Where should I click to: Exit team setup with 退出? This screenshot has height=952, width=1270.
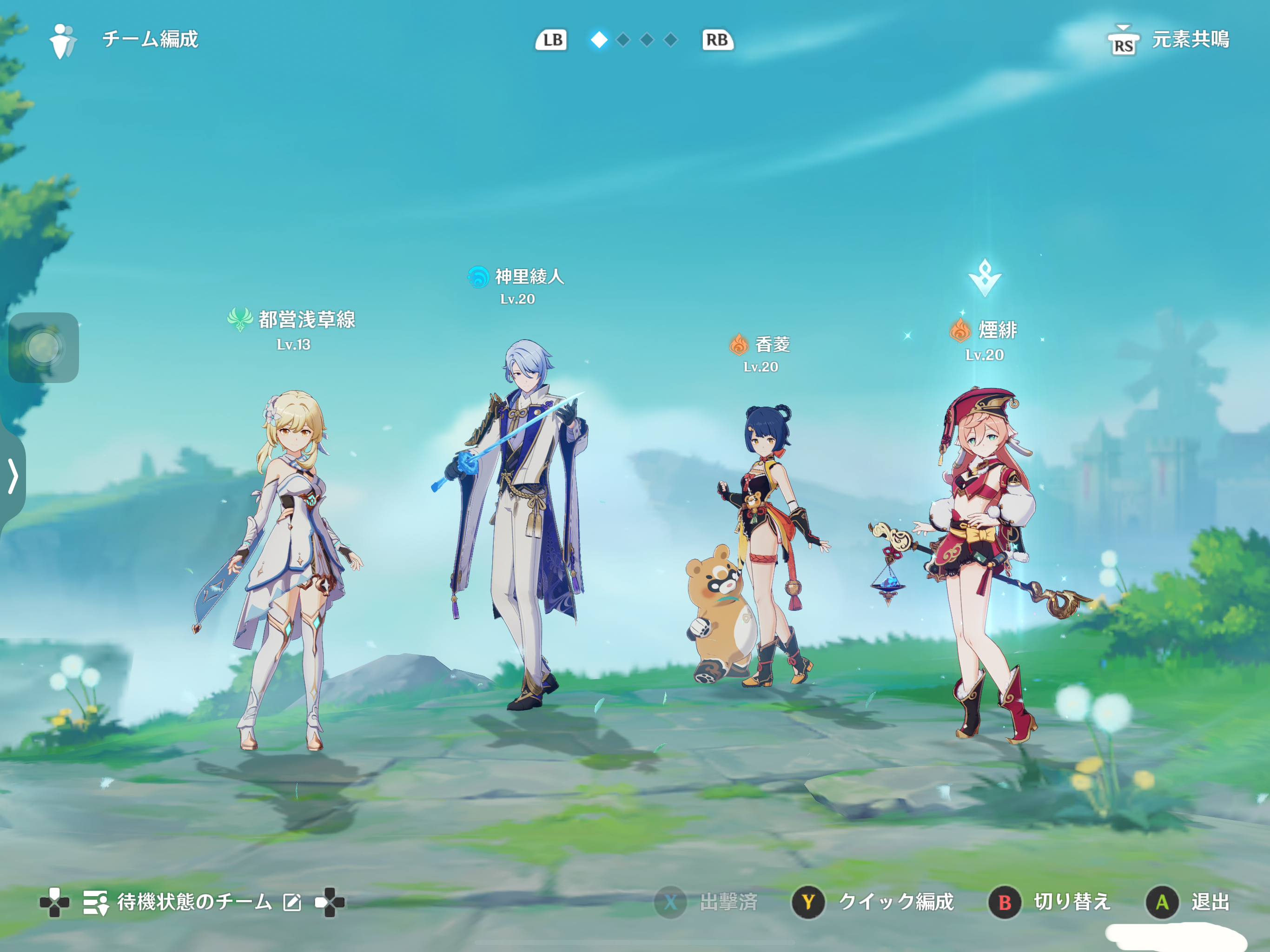coord(1187,902)
